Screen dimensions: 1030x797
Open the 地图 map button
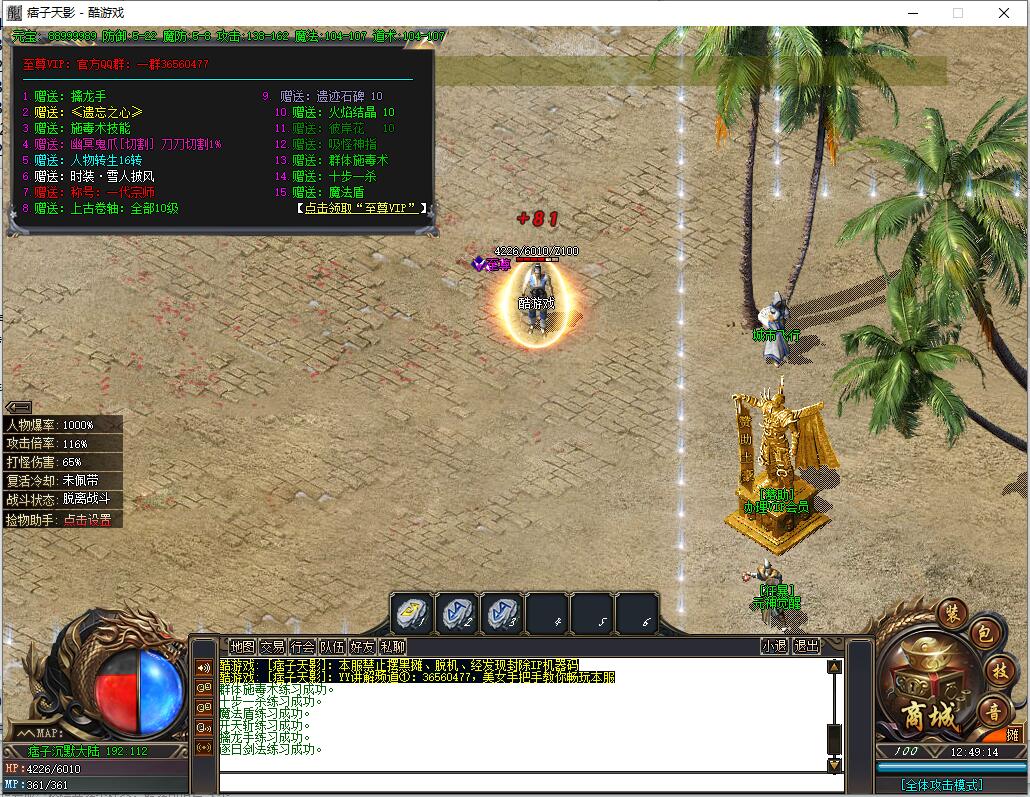242,647
